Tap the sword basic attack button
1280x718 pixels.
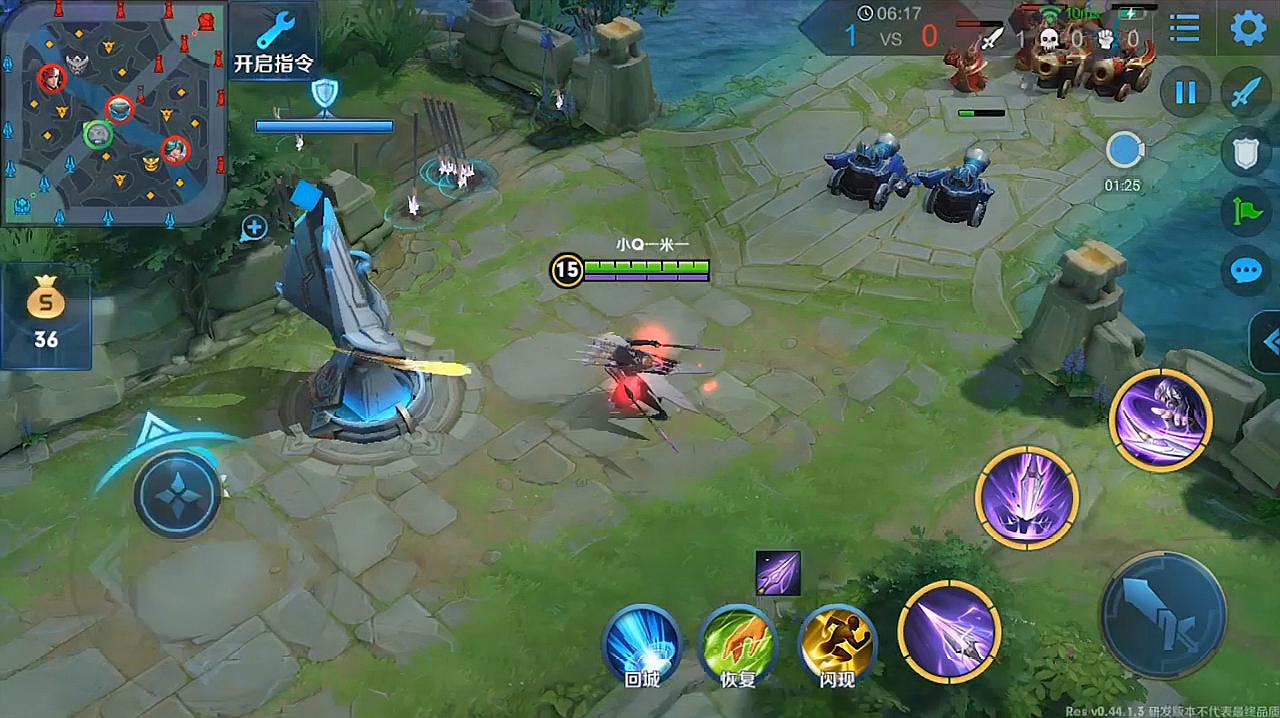(1163, 615)
